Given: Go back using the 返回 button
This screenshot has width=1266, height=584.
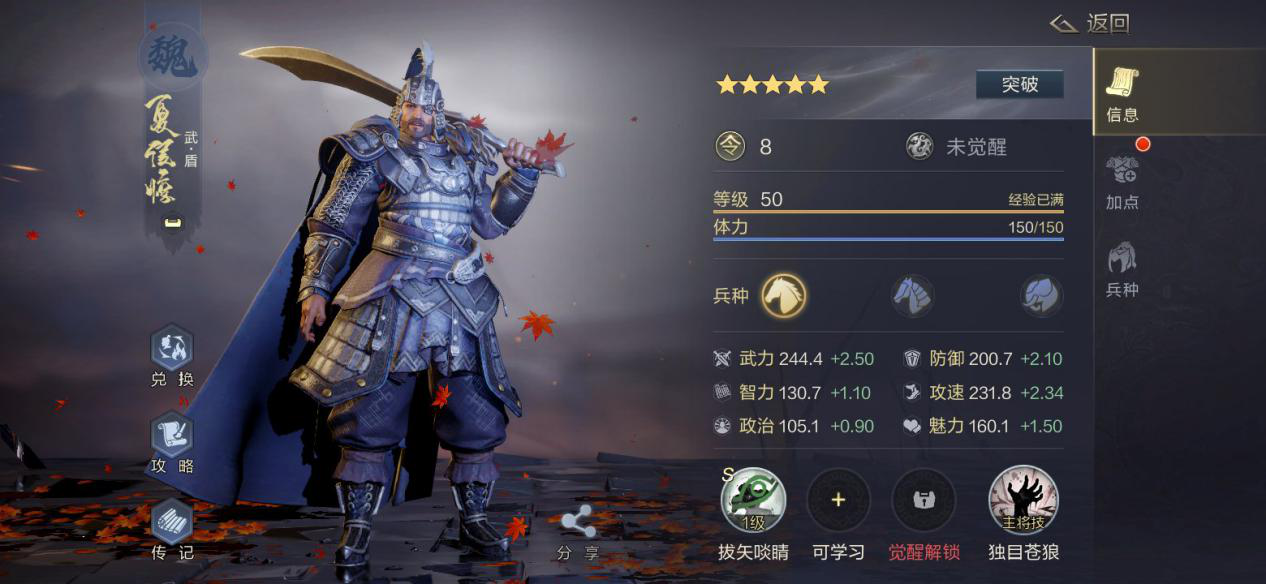Looking at the screenshot, I should point(1090,23).
